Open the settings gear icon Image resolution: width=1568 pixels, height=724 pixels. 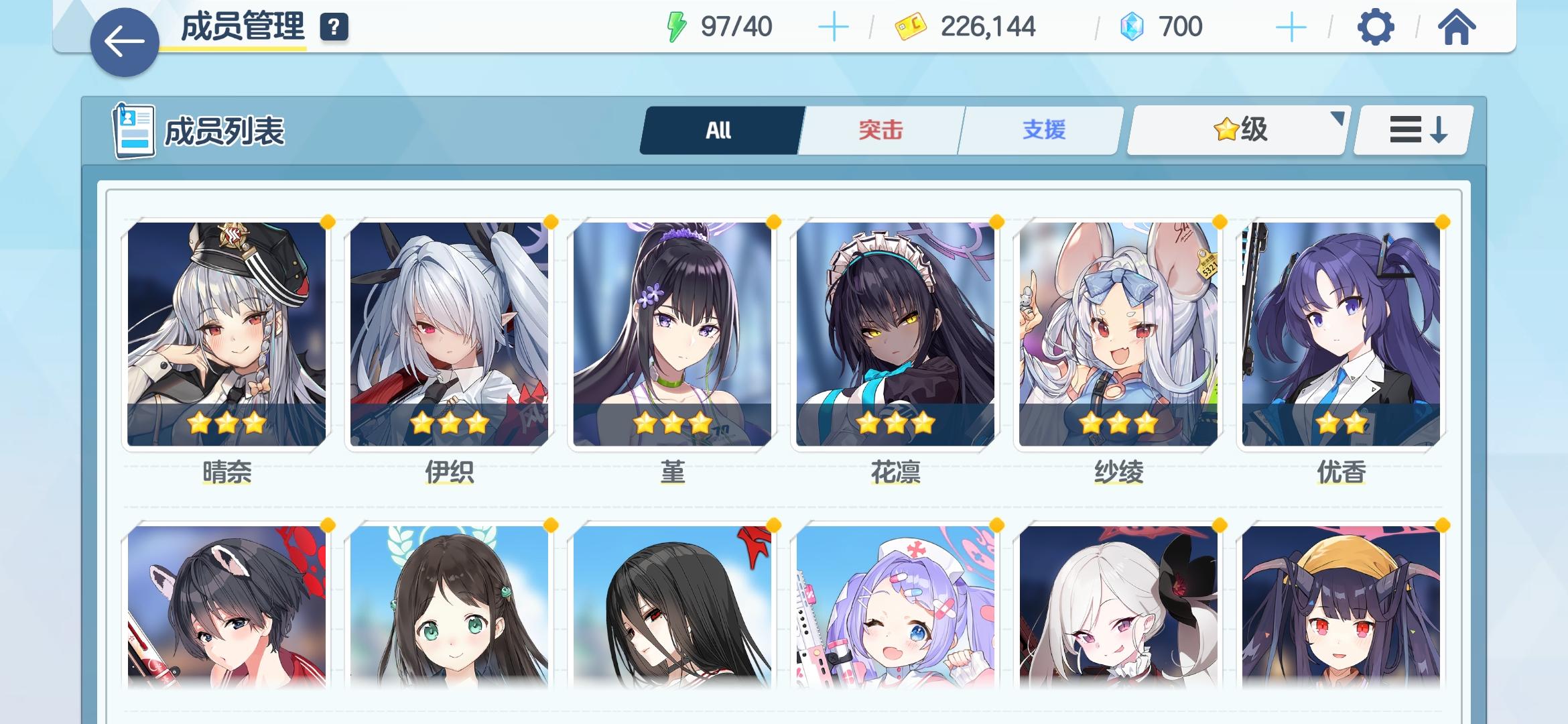pos(1377,27)
